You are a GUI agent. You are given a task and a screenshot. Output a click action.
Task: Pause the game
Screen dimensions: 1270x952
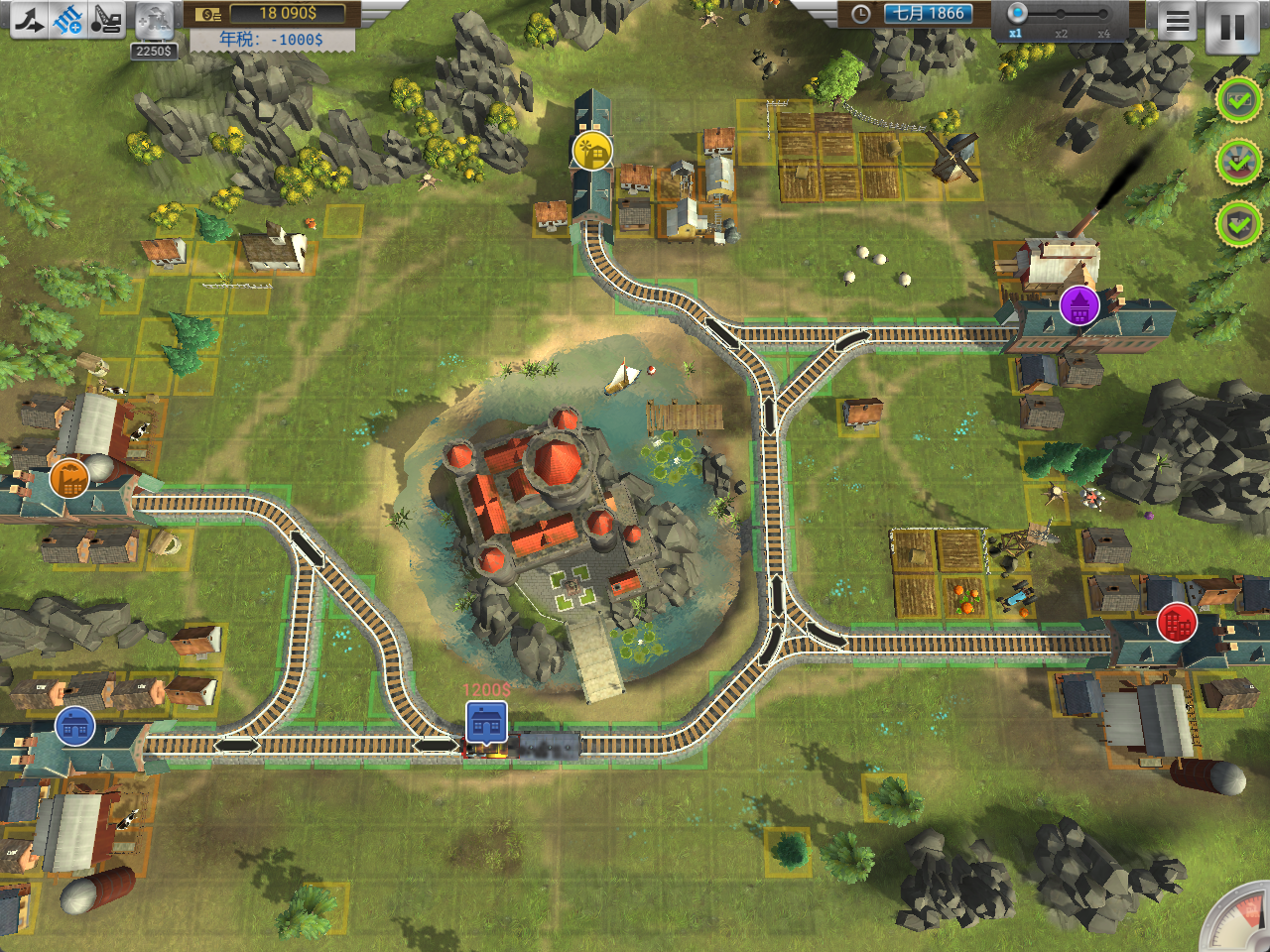[x=1232, y=27]
